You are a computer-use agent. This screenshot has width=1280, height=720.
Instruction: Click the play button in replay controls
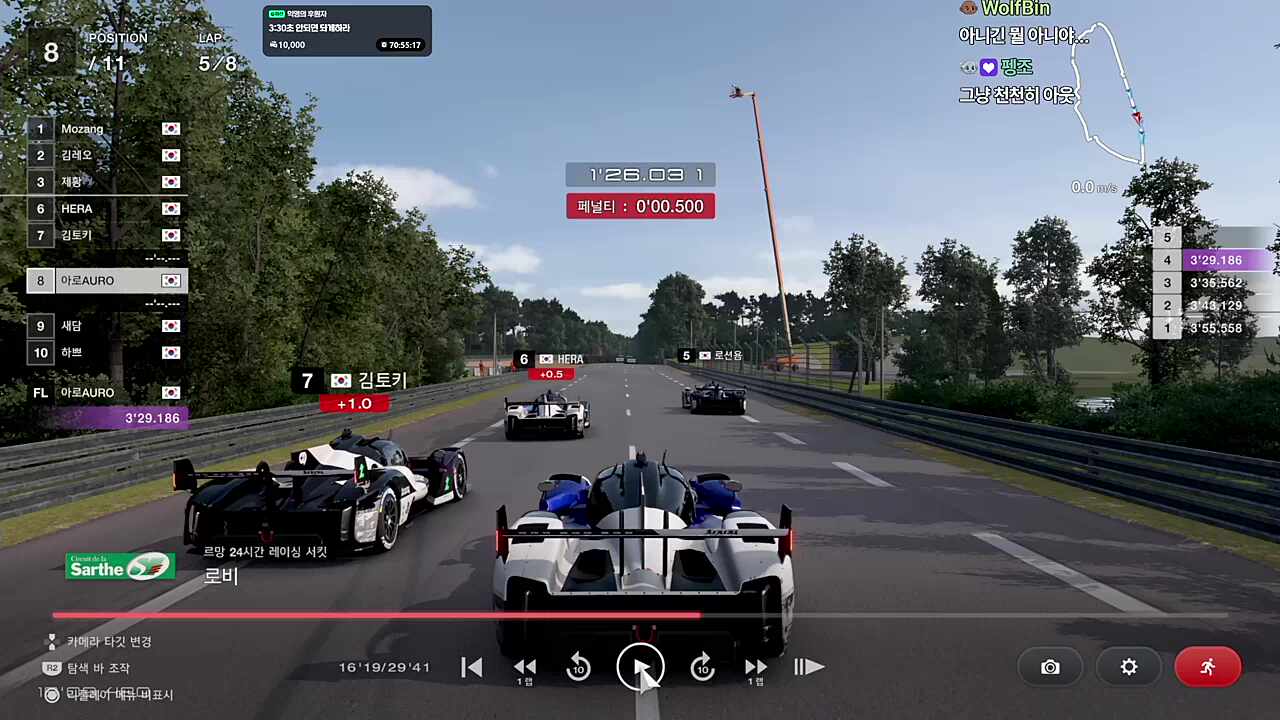[x=640, y=667]
